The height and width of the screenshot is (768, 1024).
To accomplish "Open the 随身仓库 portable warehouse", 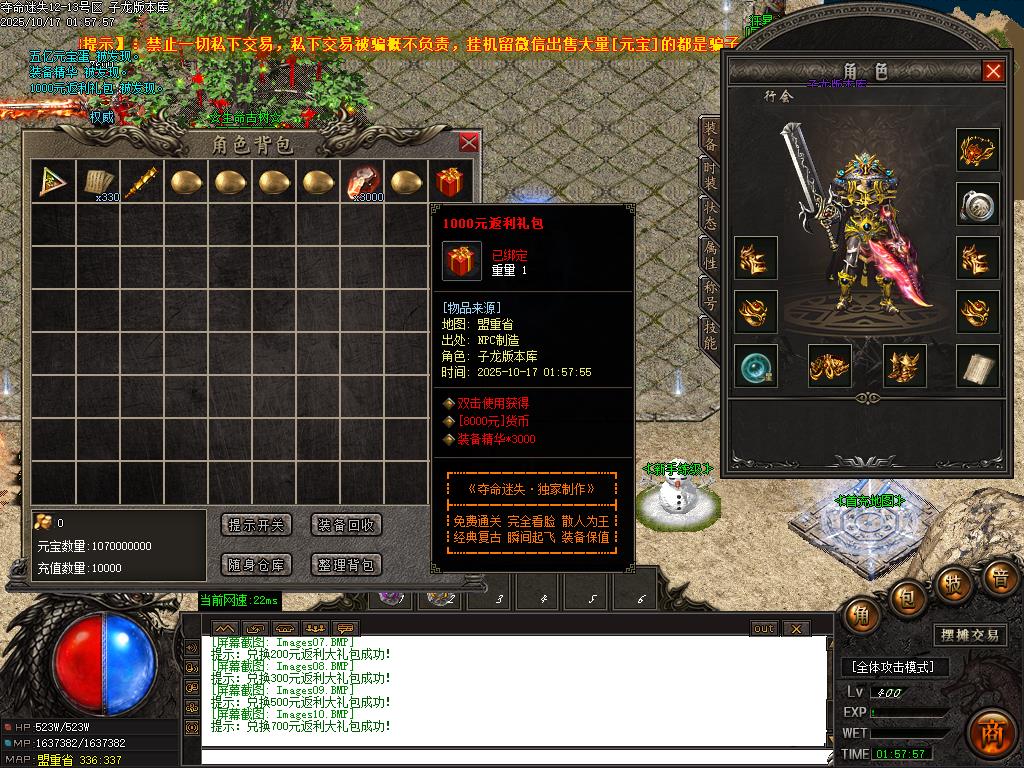I will (256, 565).
